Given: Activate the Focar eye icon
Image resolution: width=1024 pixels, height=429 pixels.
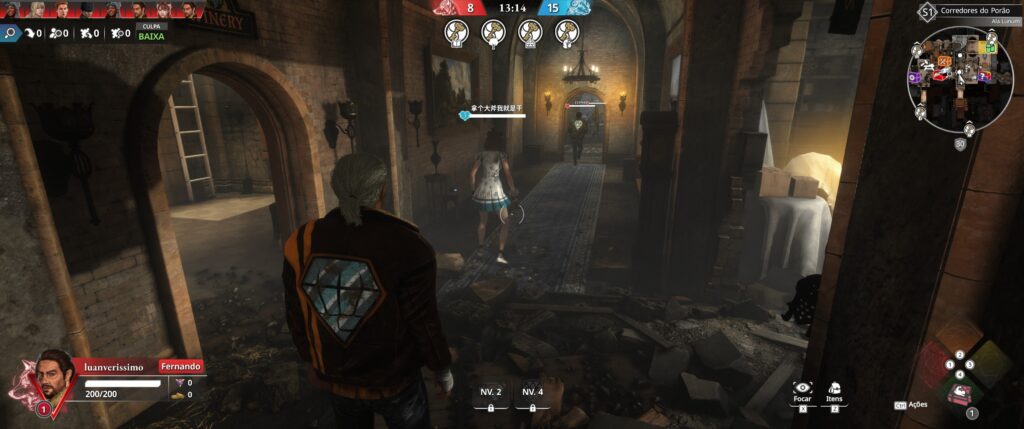Looking at the screenshot, I should (x=801, y=387).
